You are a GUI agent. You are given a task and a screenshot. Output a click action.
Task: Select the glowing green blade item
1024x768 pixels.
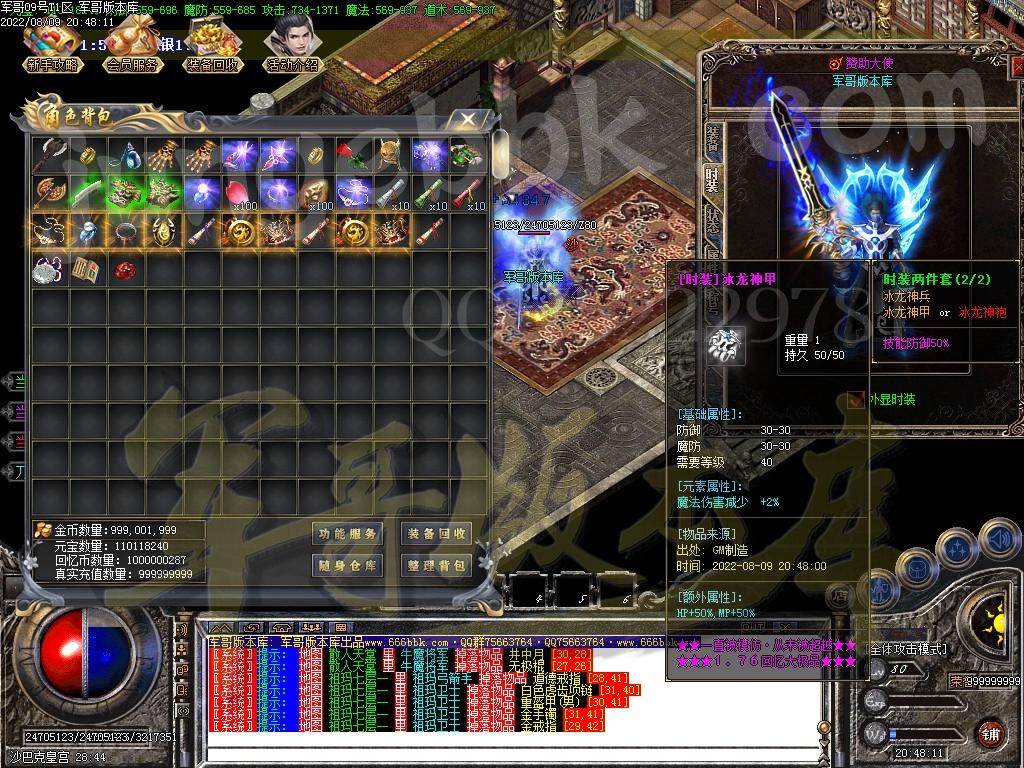pyautogui.click(x=87, y=192)
